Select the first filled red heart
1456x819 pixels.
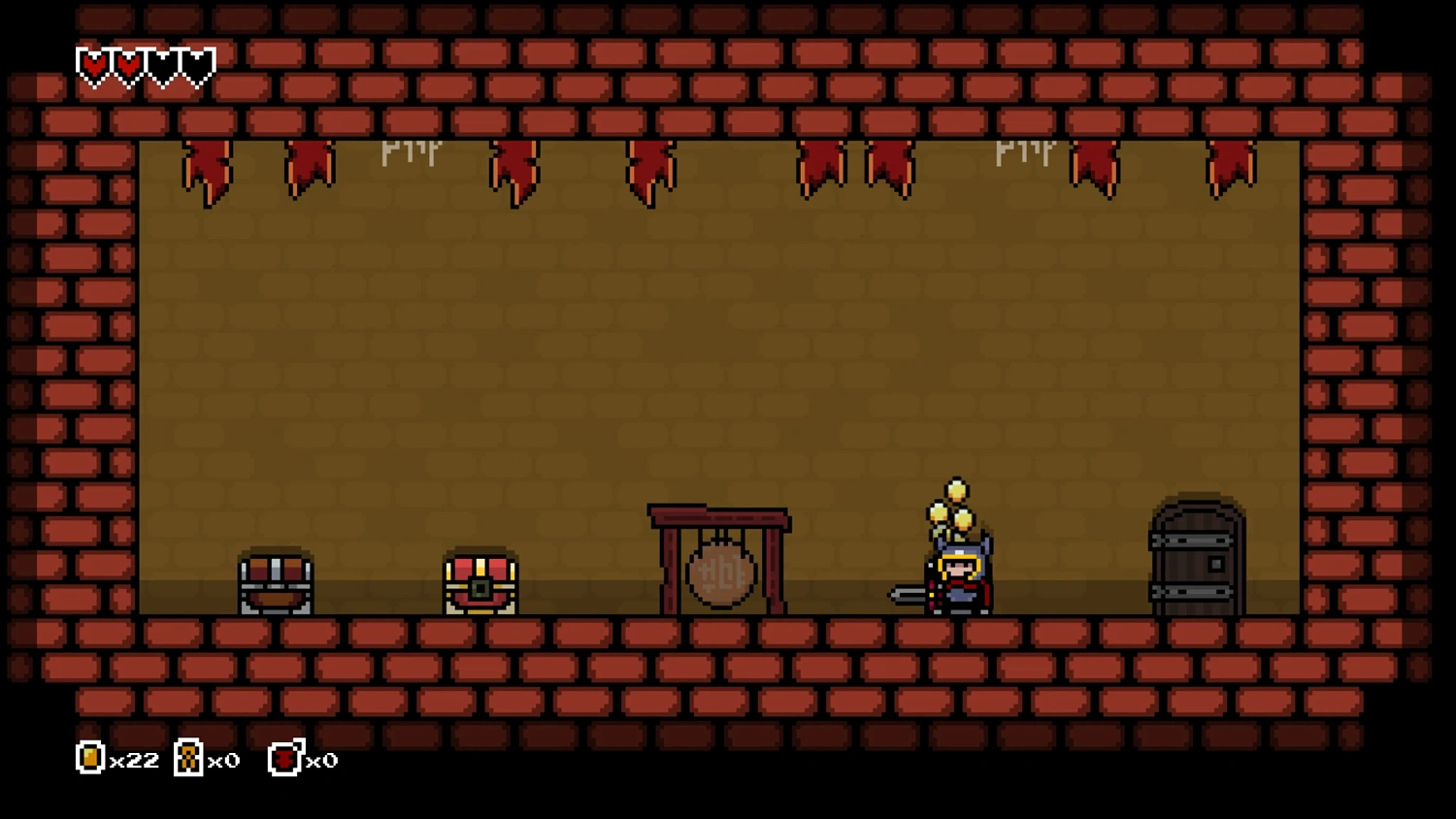pos(93,63)
